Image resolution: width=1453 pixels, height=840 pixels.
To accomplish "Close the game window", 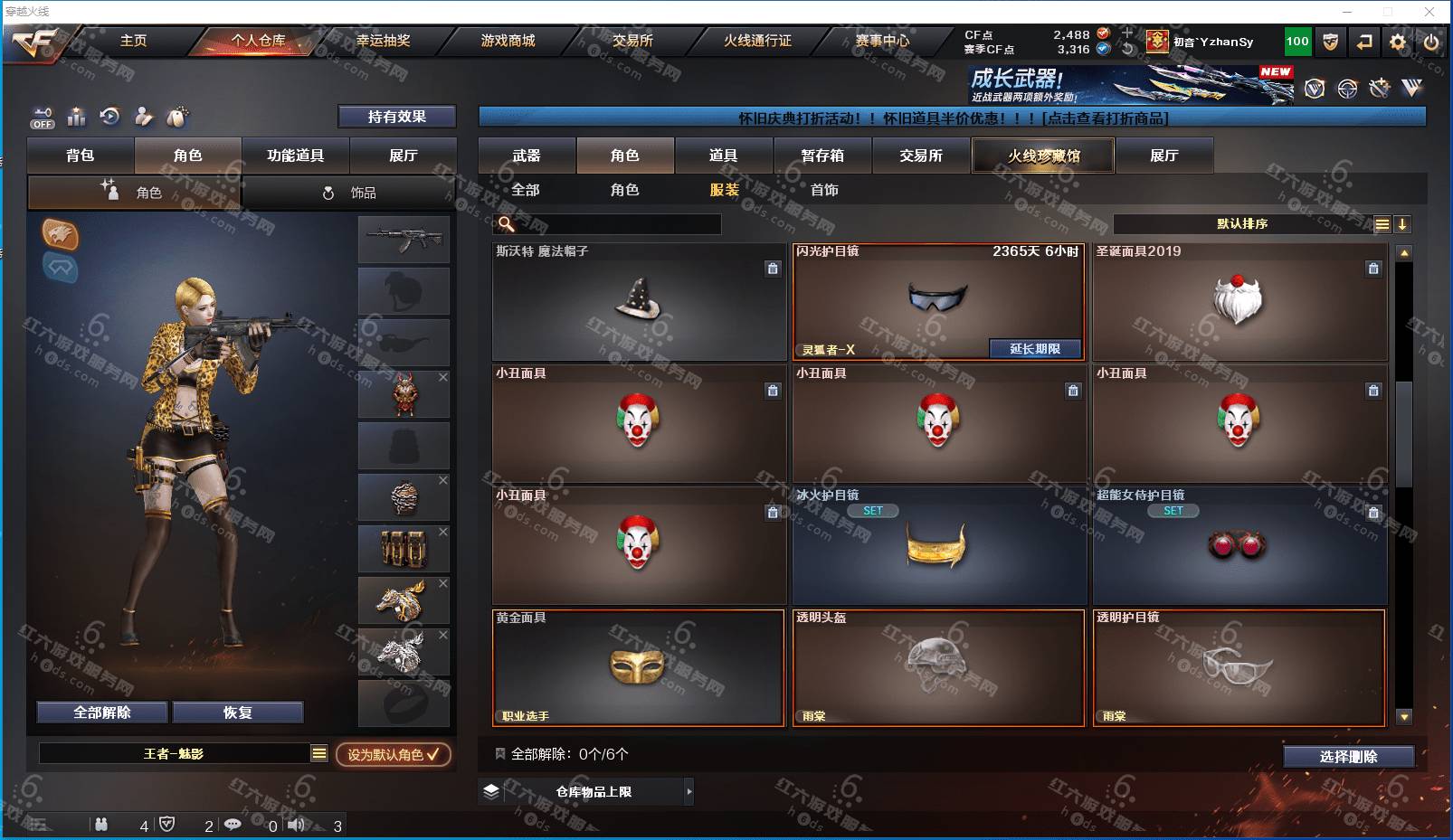I will tap(1429, 12).
